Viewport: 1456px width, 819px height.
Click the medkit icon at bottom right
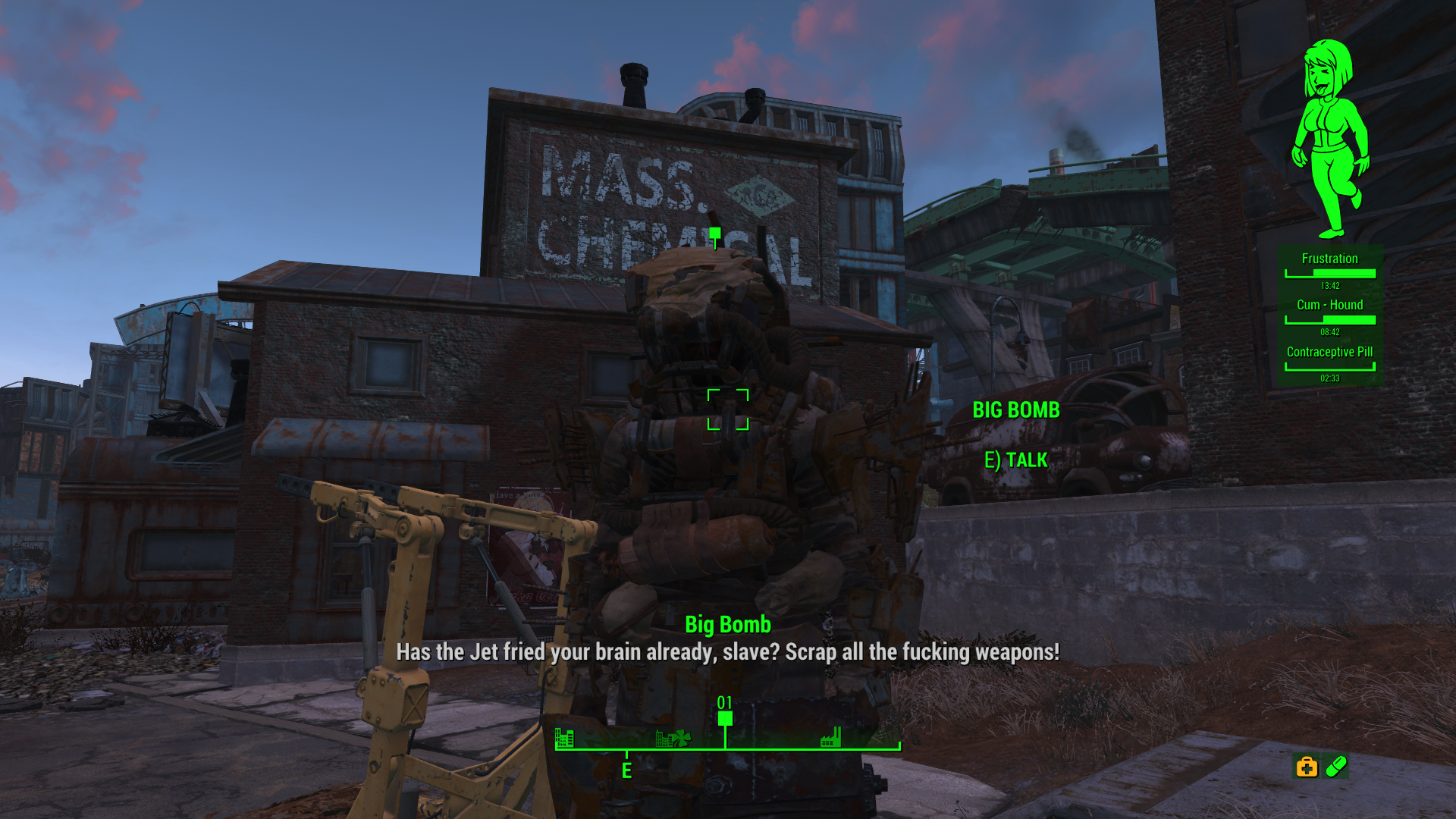[1307, 767]
